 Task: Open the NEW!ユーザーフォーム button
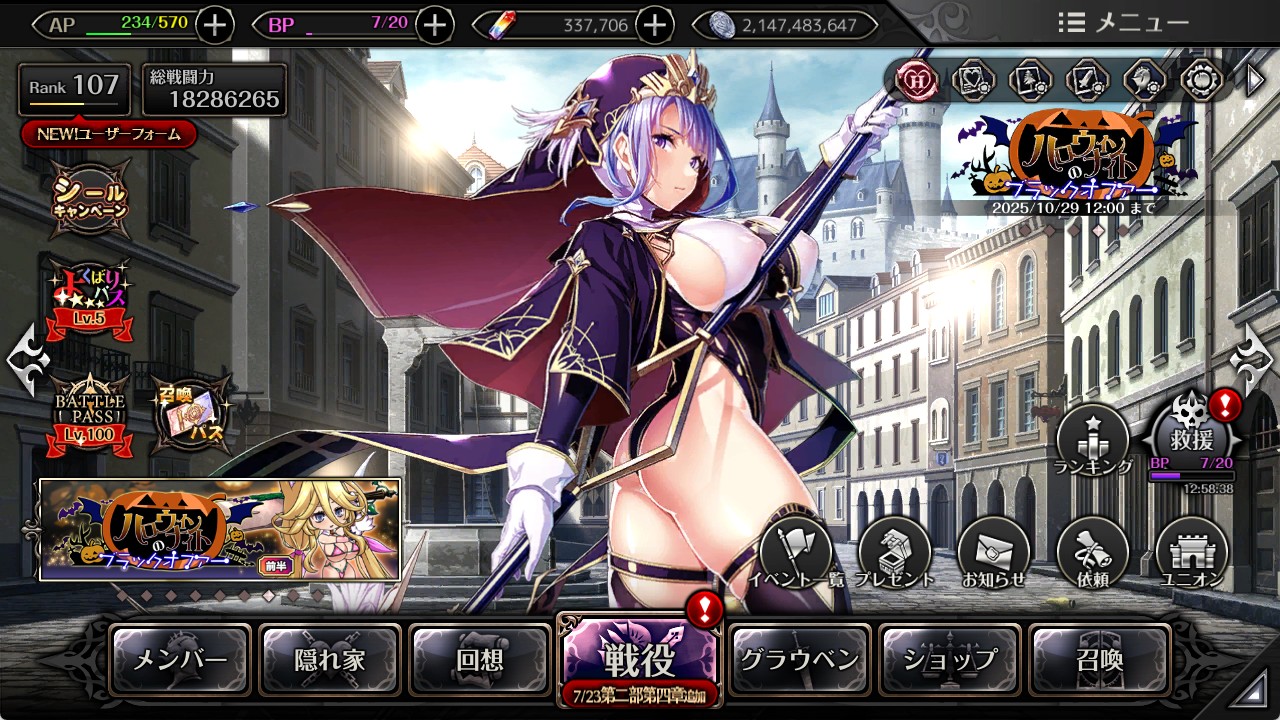click(109, 134)
